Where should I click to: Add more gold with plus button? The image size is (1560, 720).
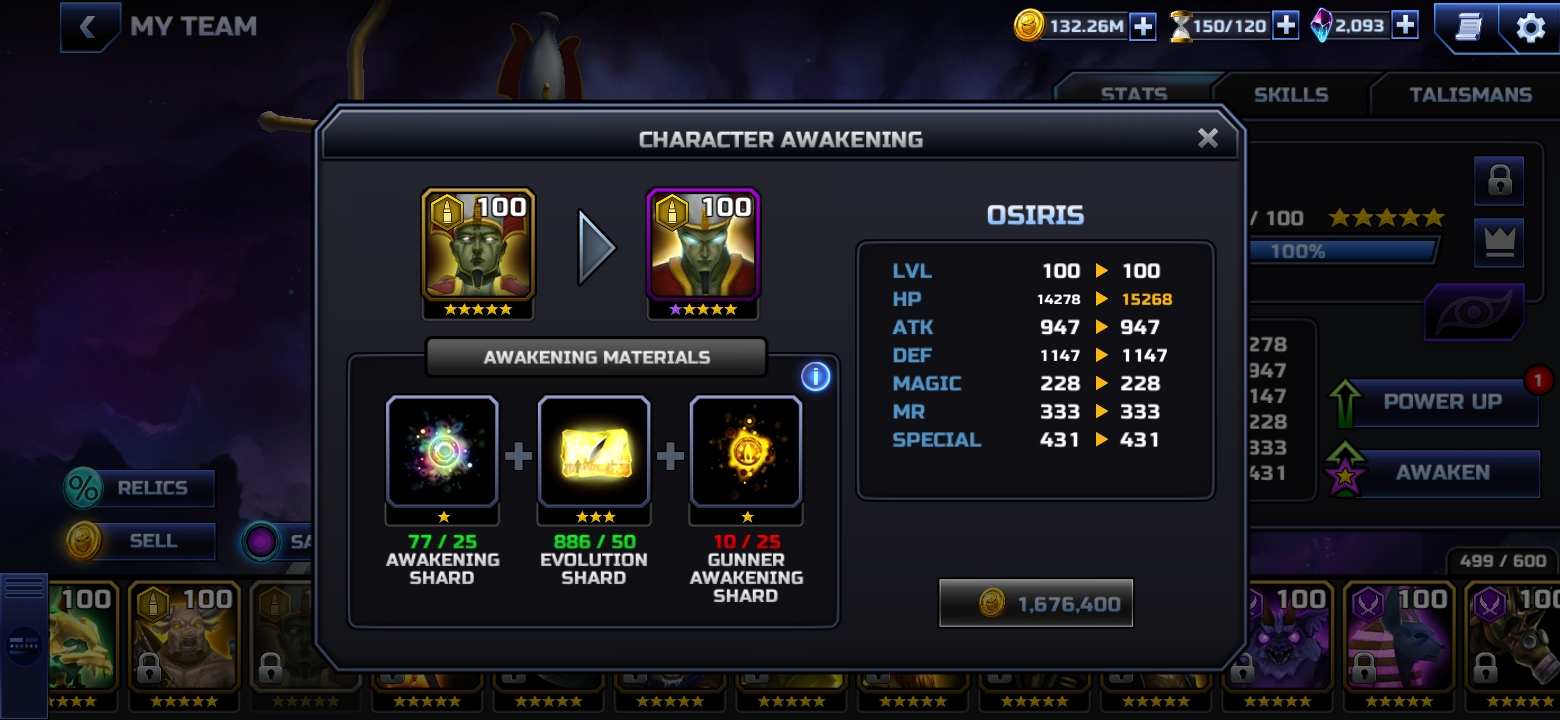tap(1142, 27)
